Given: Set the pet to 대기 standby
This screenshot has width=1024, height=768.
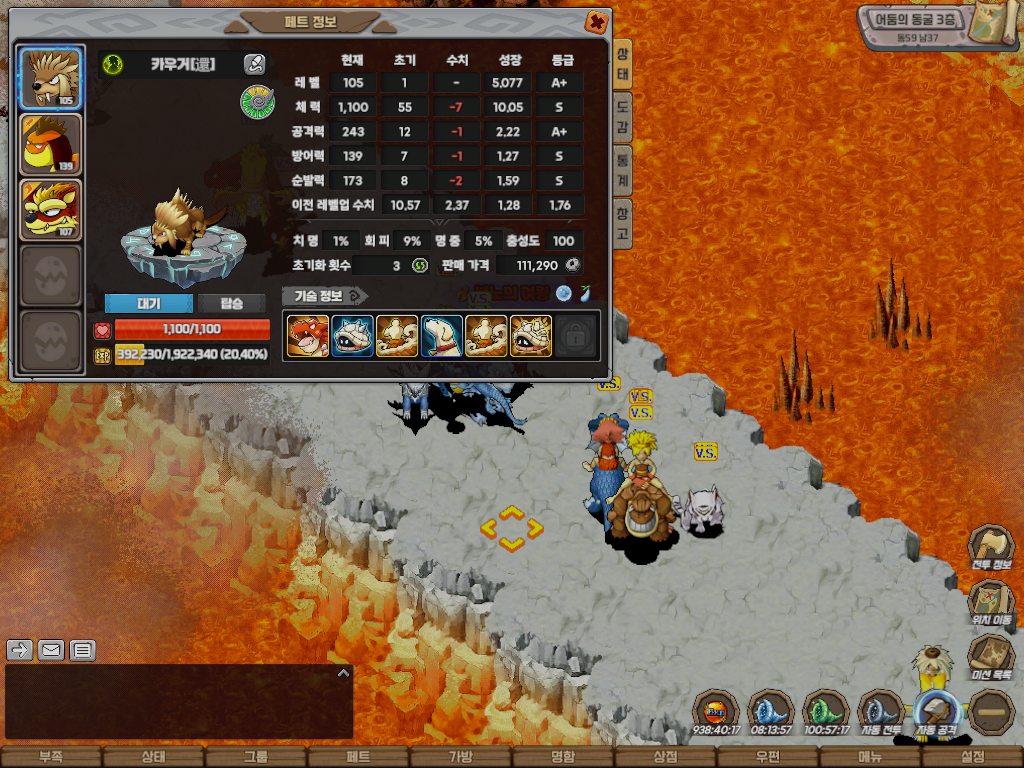Looking at the screenshot, I should tap(149, 304).
